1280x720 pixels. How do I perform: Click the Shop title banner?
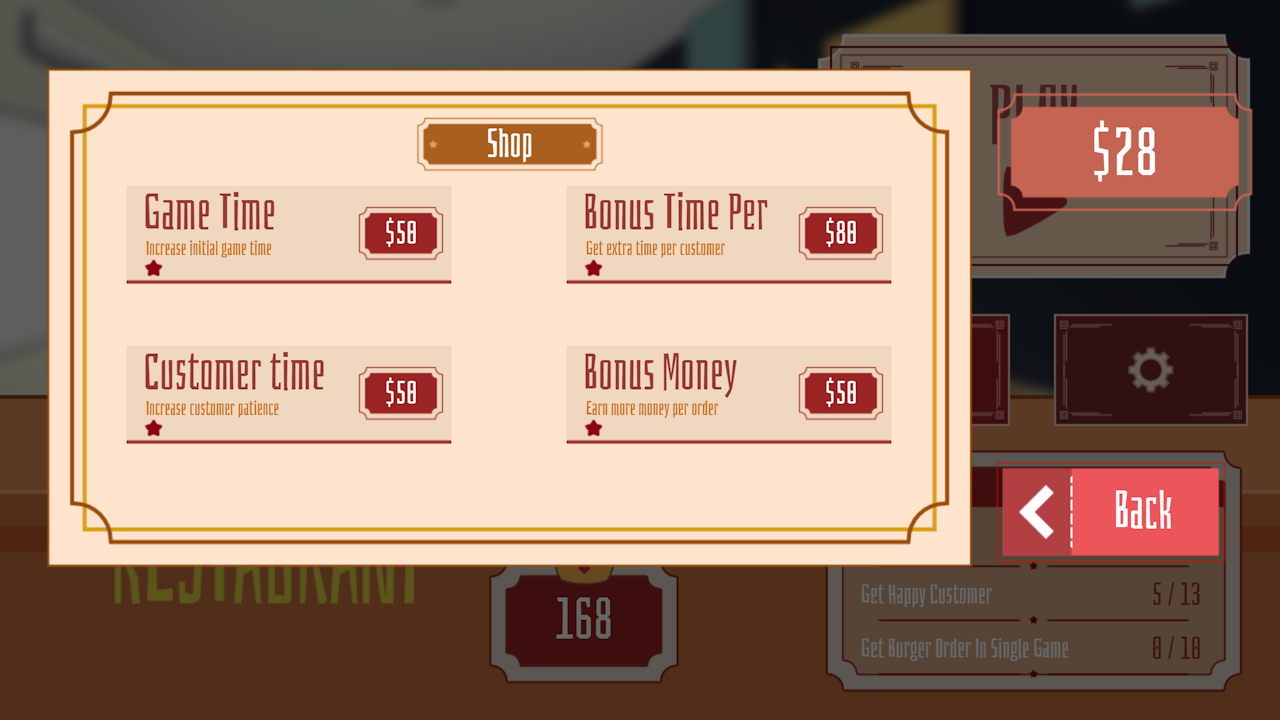tap(510, 143)
